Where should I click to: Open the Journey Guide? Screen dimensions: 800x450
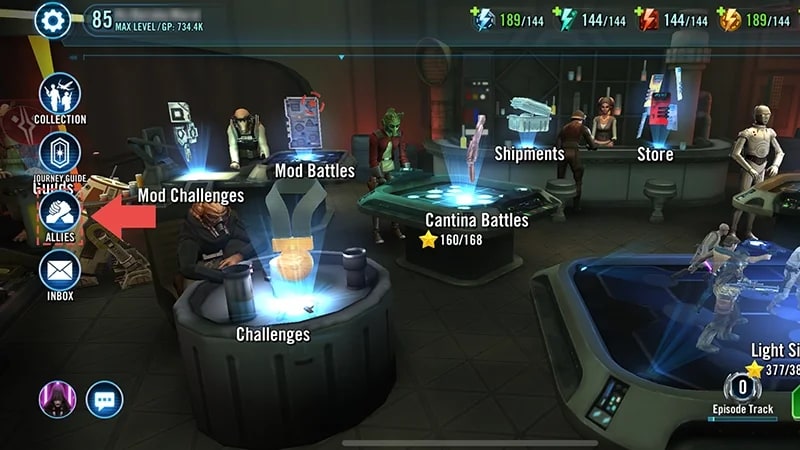tap(60, 155)
